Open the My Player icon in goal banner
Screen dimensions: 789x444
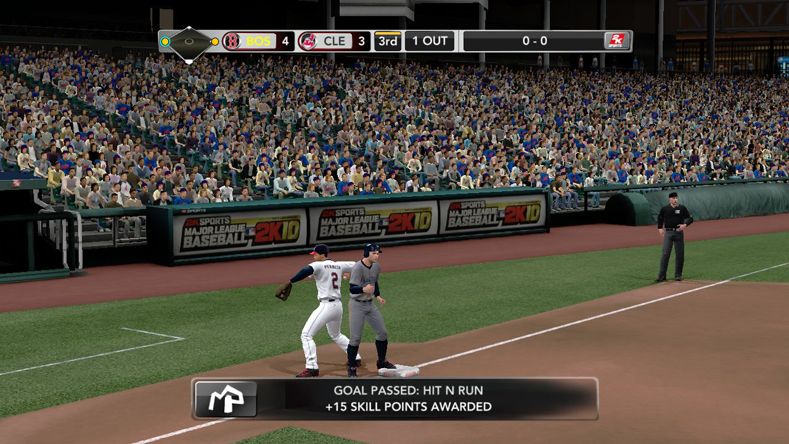[225, 398]
